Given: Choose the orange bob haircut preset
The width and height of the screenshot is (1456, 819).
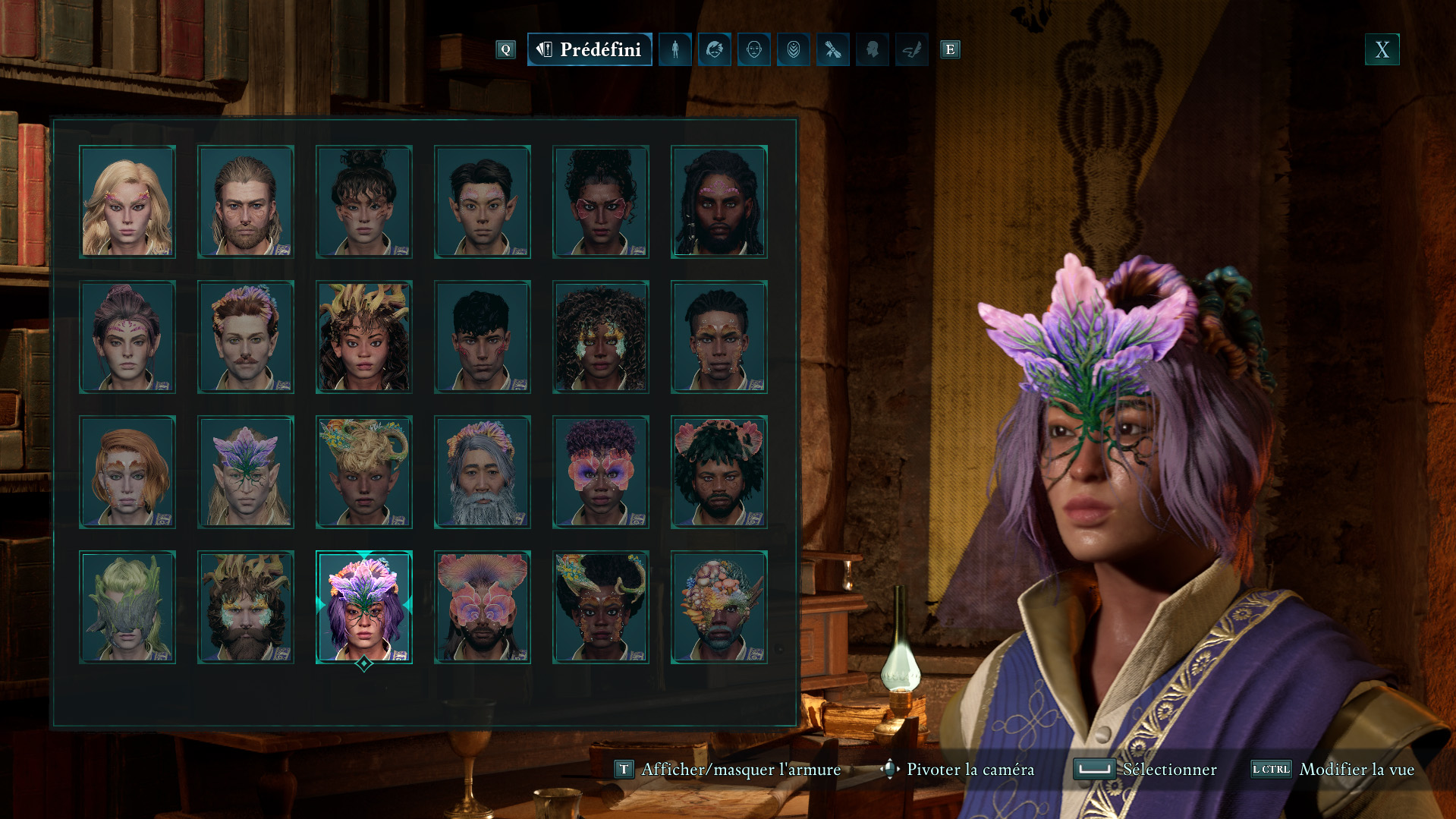Looking at the screenshot, I should pos(127,472).
